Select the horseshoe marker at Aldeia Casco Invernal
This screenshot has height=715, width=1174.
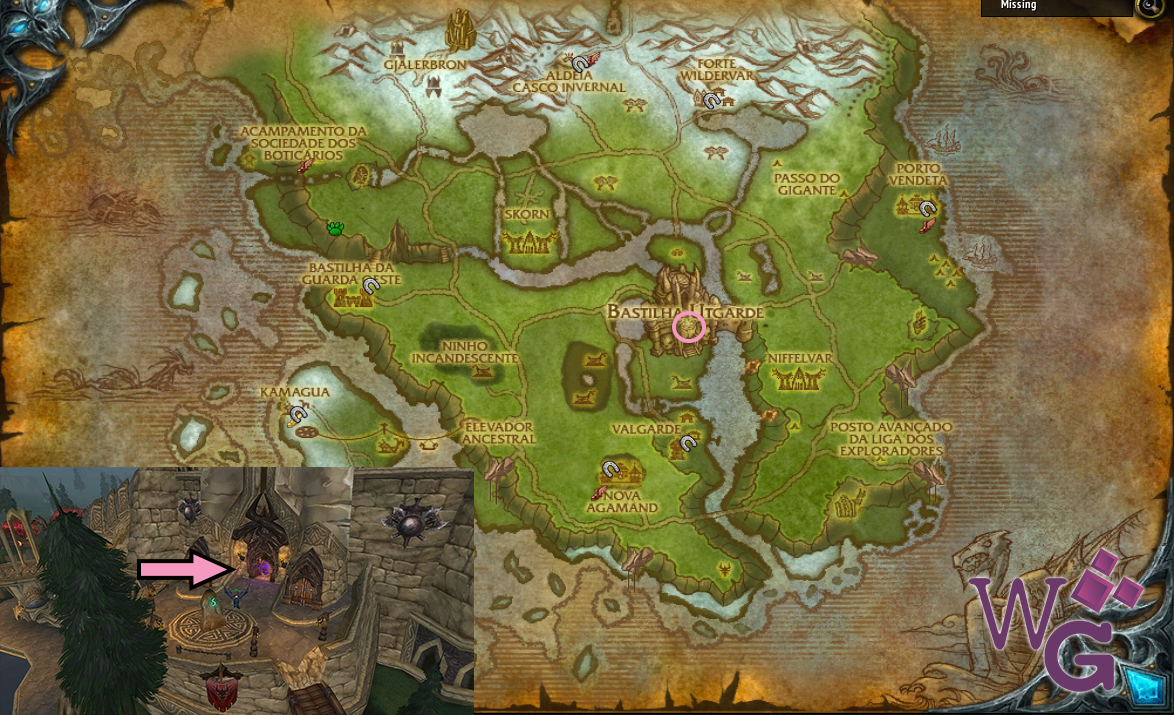tap(579, 63)
